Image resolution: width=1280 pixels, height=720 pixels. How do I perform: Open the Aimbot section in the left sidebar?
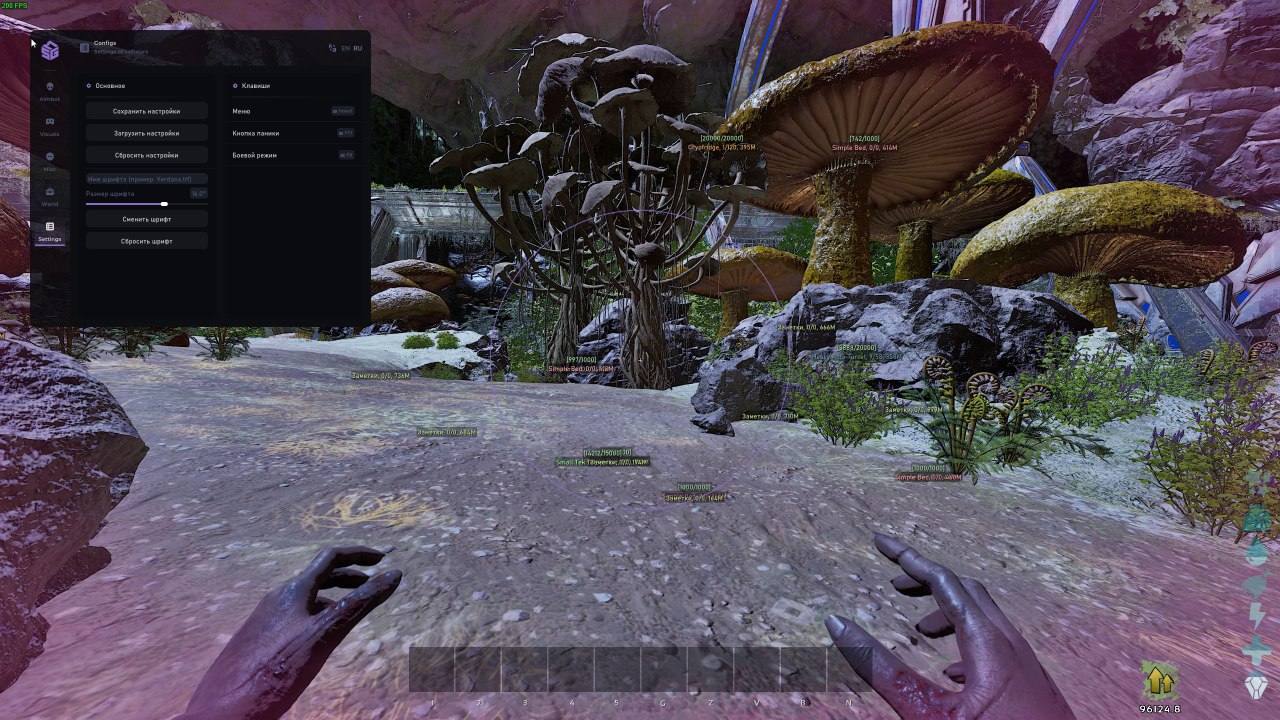[x=51, y=87]
